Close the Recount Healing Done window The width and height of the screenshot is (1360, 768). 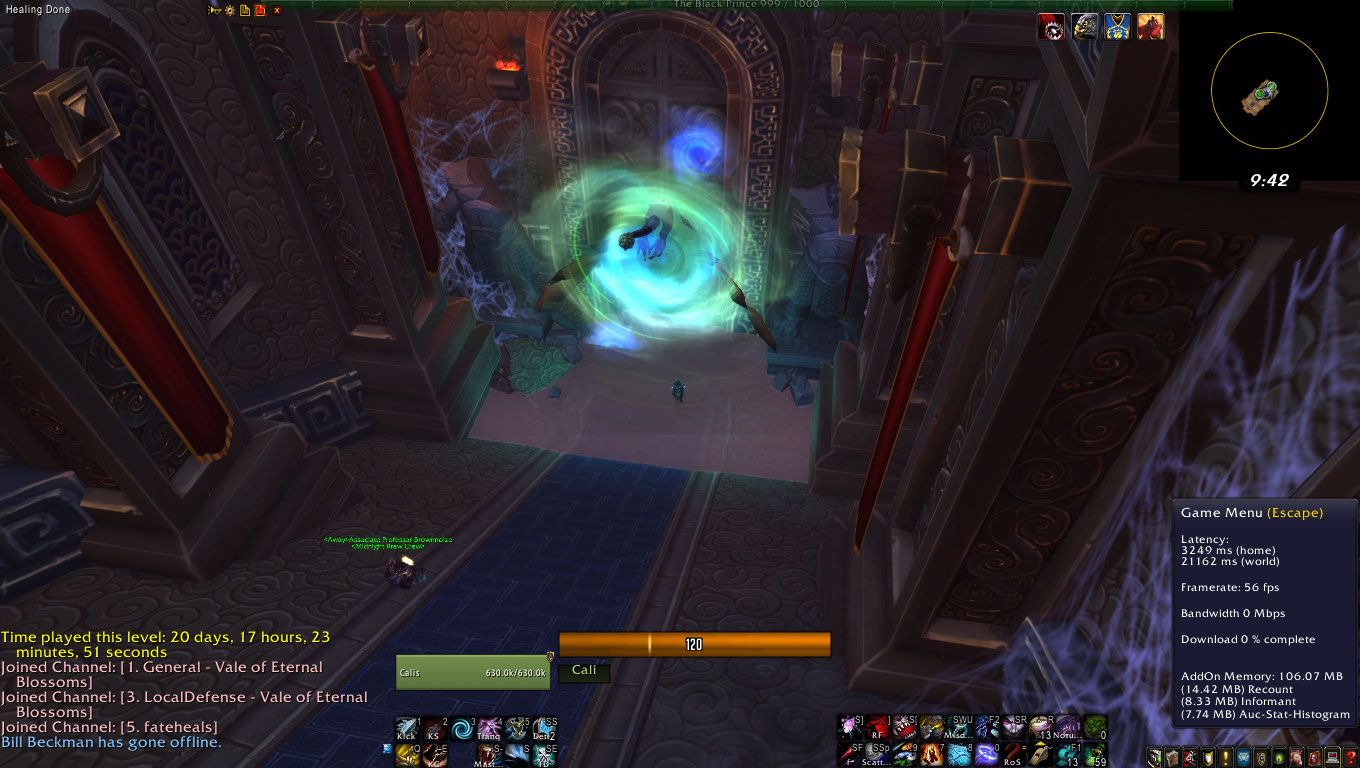click(277, 10)
